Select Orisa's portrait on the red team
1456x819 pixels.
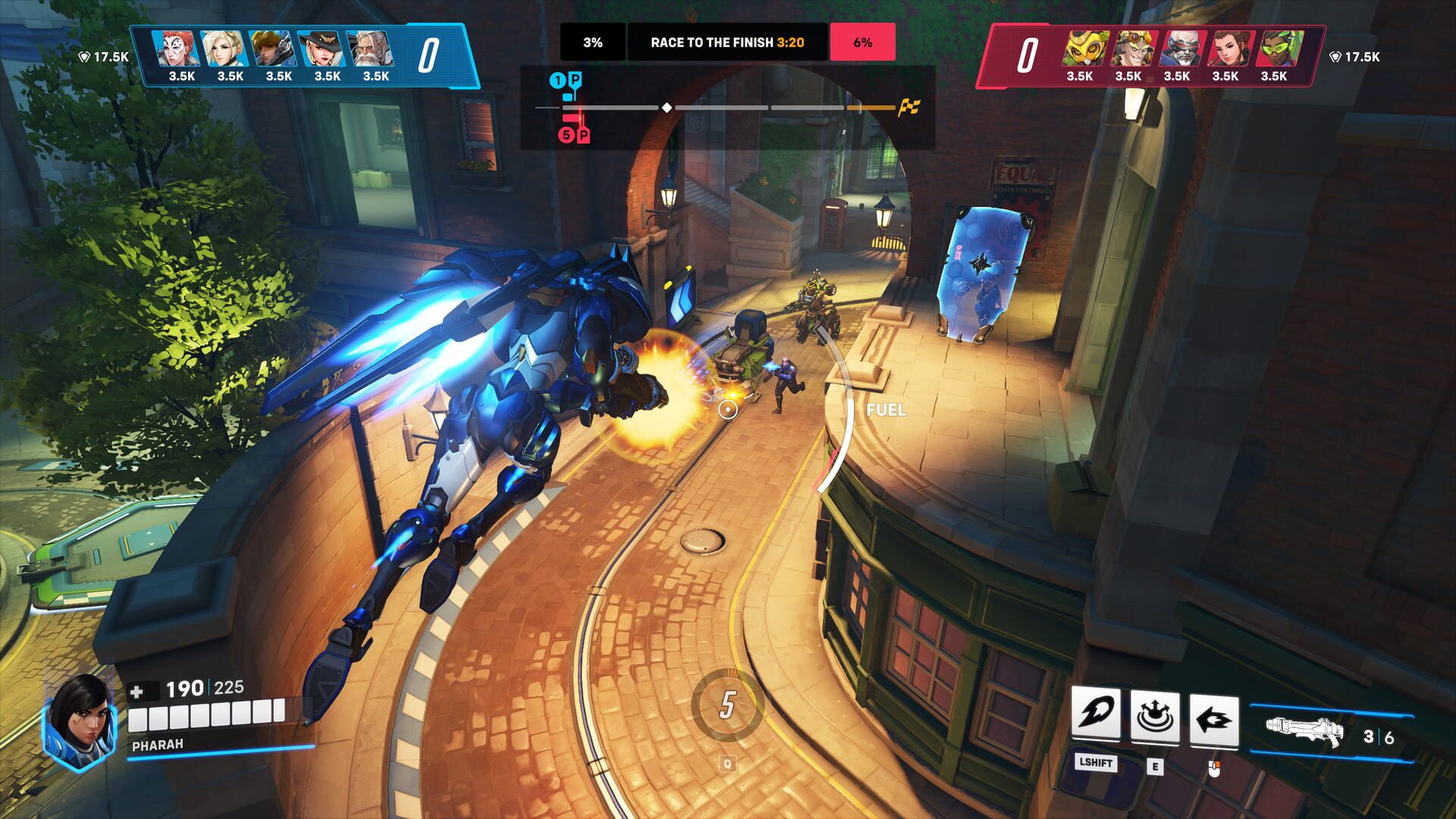tap(1085, 48)
